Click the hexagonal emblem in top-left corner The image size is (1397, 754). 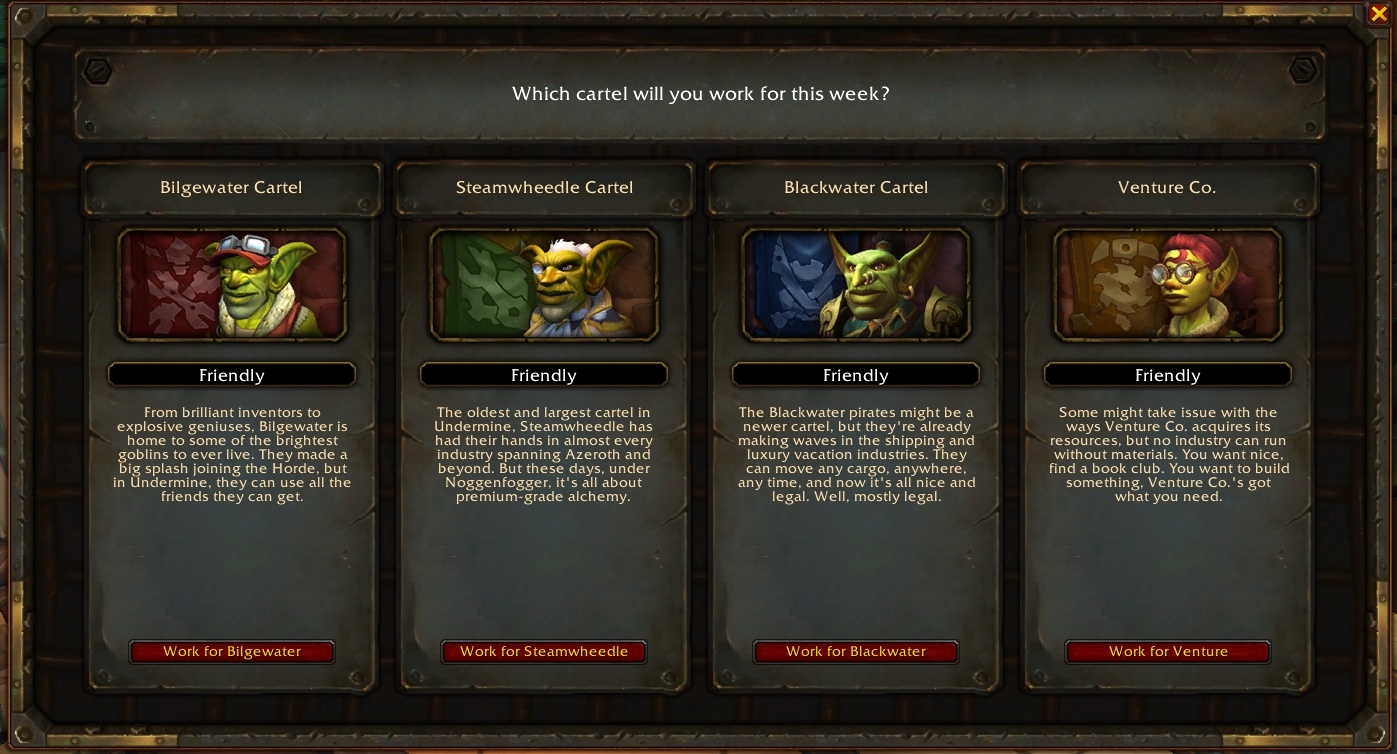pos(95,70)
